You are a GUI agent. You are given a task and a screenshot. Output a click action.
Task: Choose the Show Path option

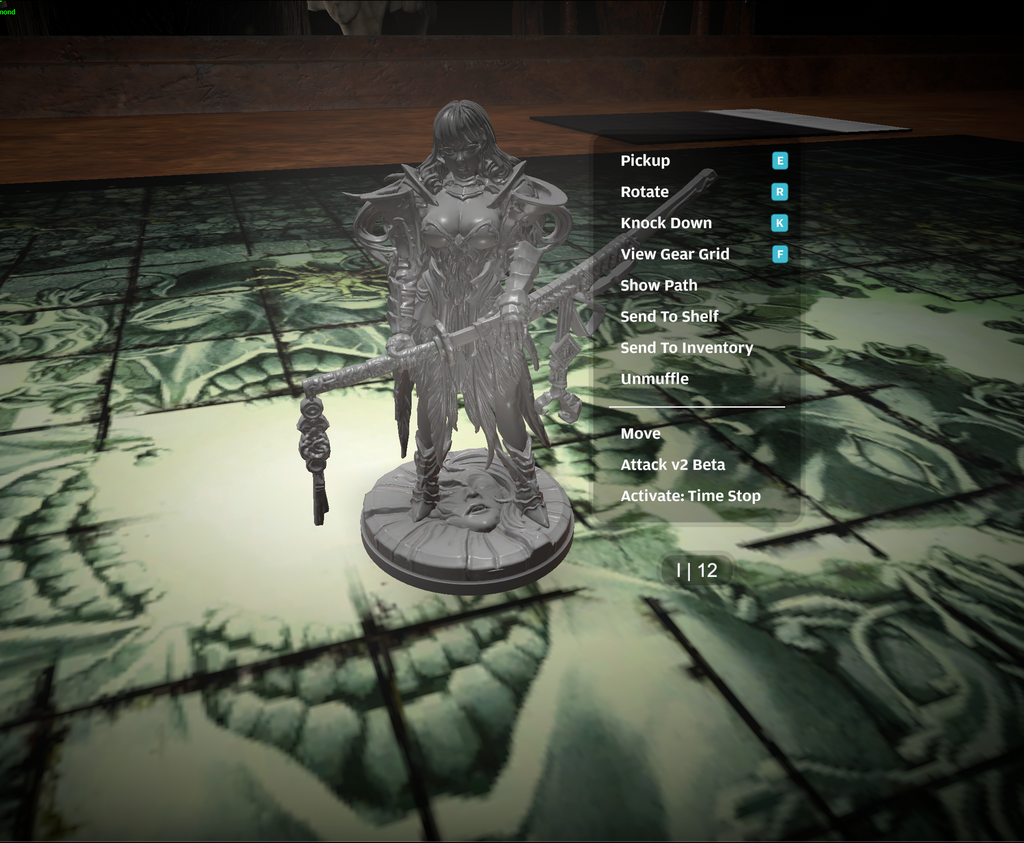658,285
